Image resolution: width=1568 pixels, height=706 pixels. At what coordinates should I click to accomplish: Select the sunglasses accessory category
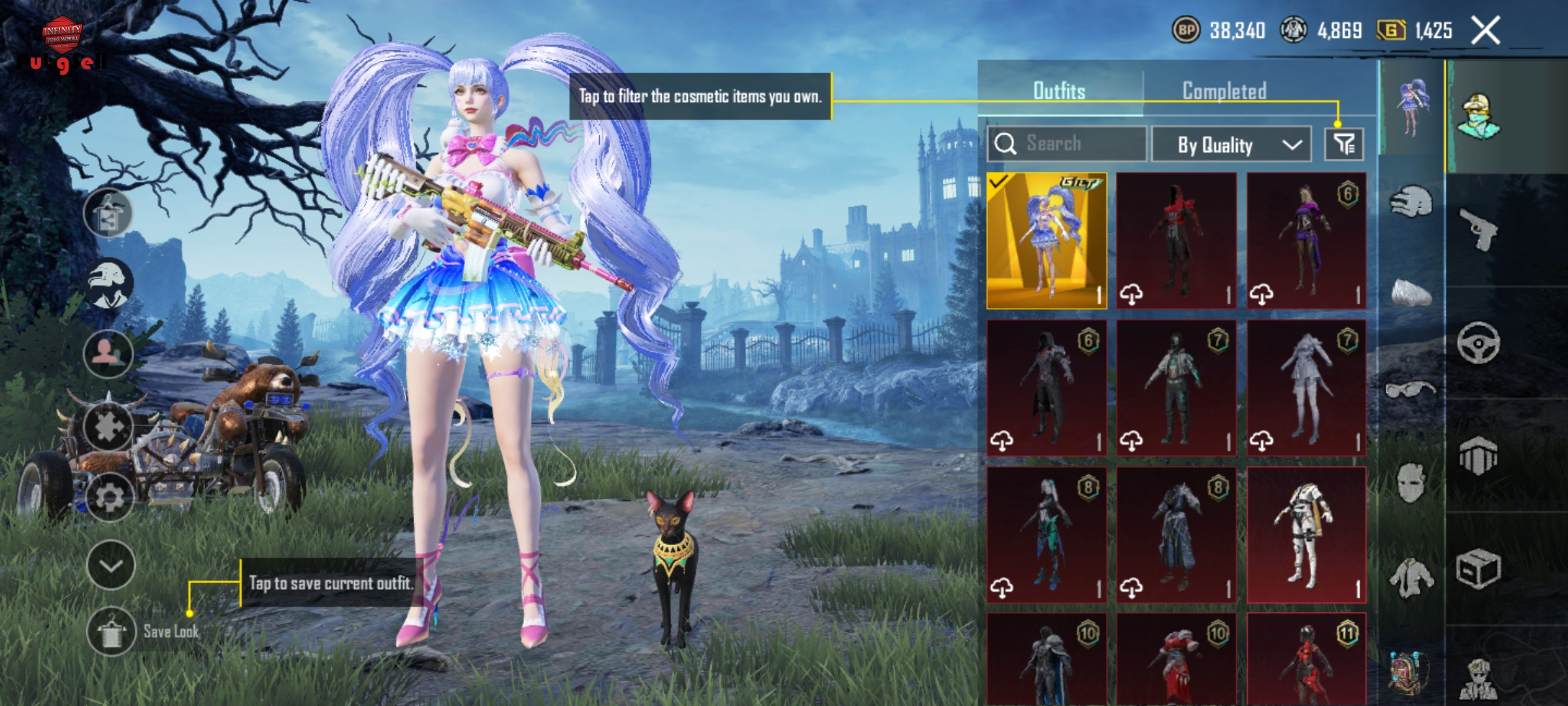pyautogui.click(x=1411, y=390)
